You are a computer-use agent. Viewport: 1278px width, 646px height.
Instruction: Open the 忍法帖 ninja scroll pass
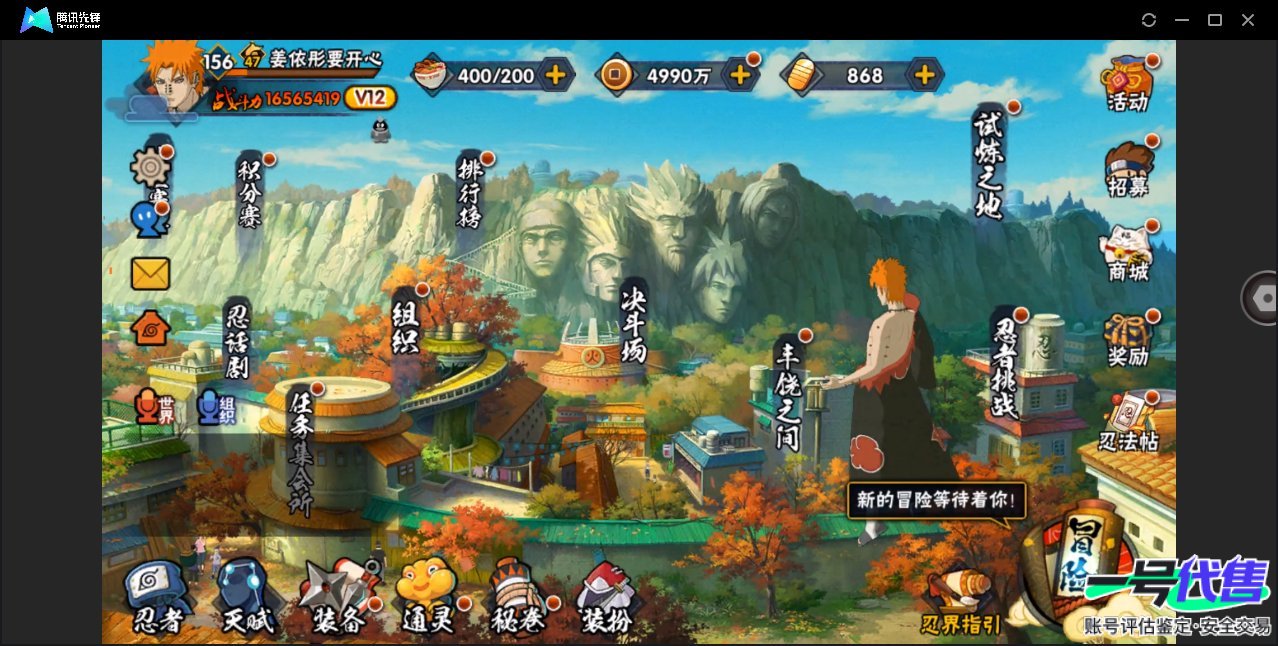[x=1128, y=422]
